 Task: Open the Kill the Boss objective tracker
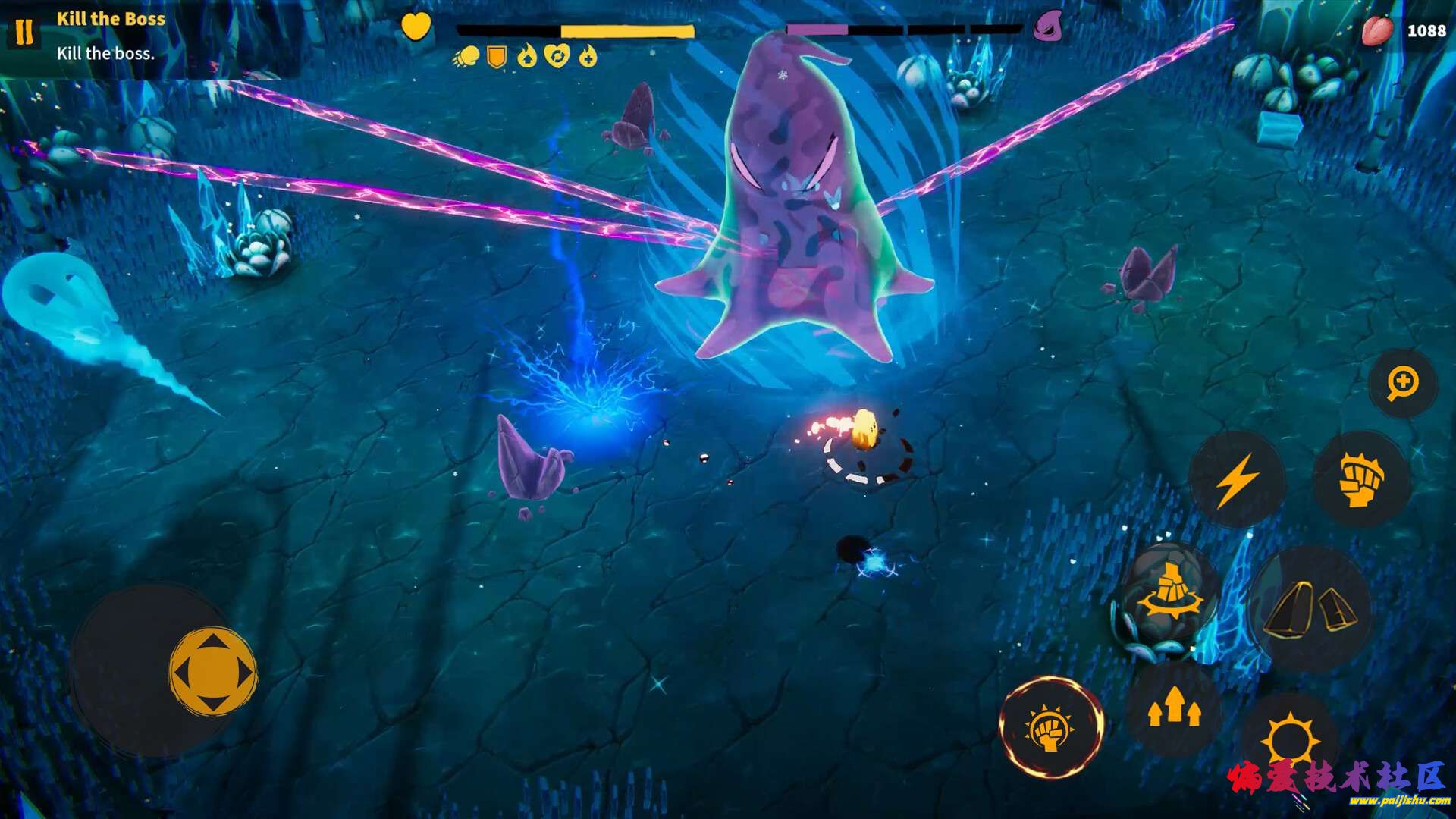(x=111, y=36)
